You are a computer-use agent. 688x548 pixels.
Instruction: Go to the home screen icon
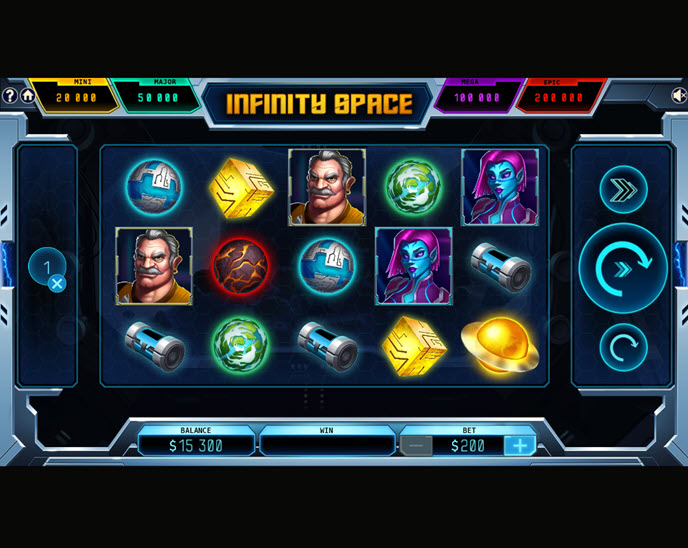click(28, 96)
